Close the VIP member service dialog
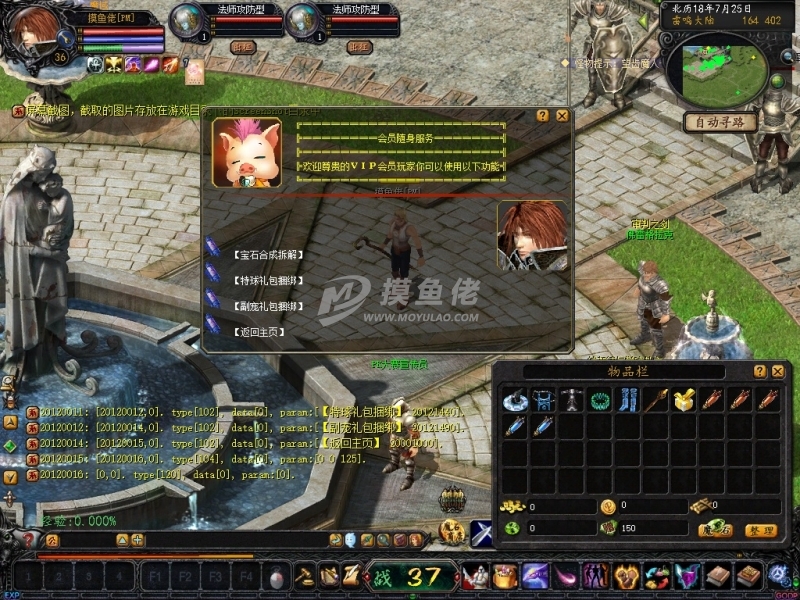The image size is (800, 600). [562, 116]
